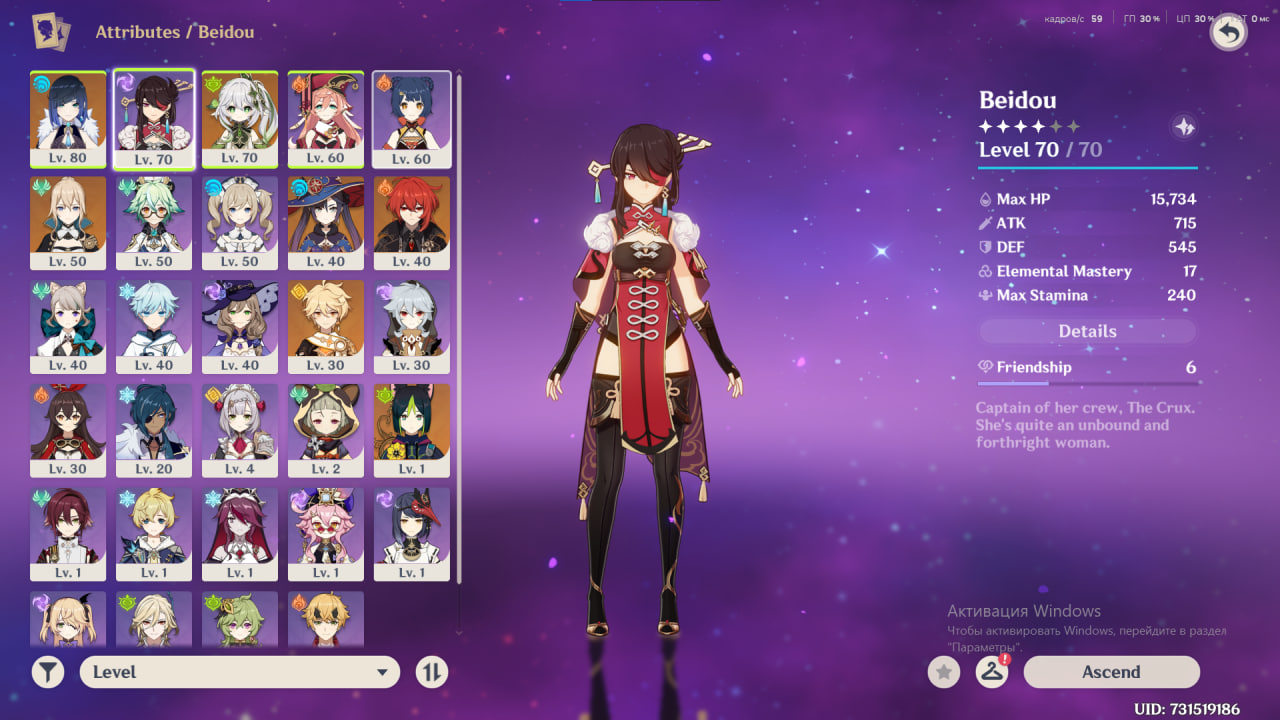Click the star icon beside the hanger
The image size is (1280, 720).
[x=943, y=672]
